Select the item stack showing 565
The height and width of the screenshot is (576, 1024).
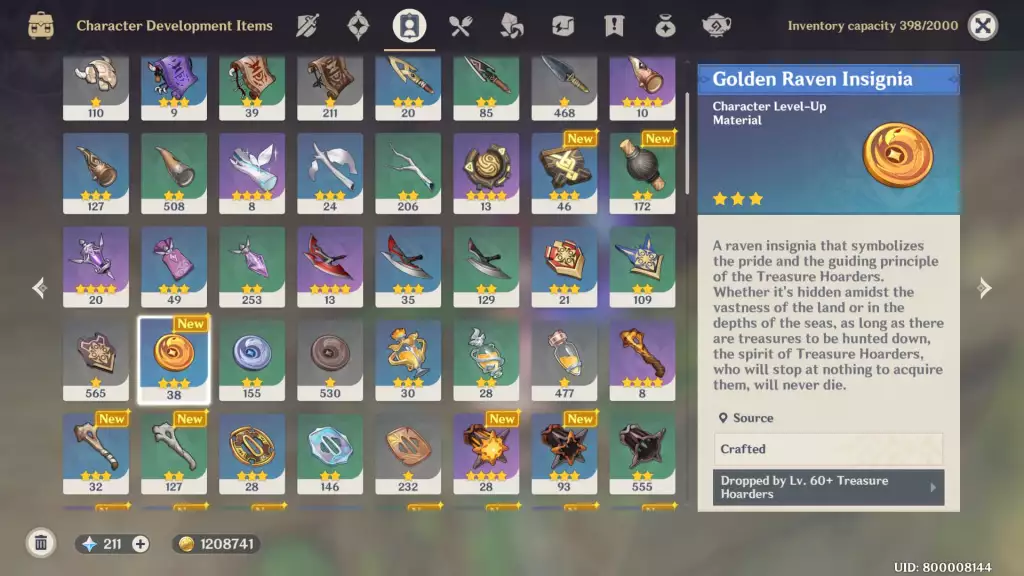point(96,360)
